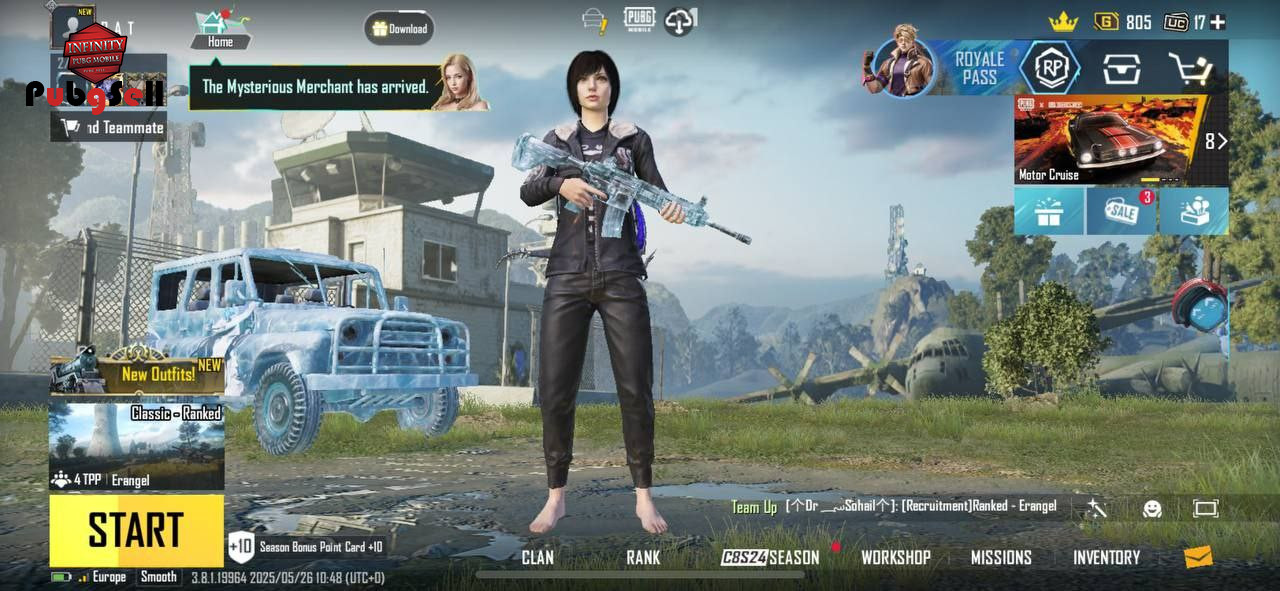
Task: Open the mail envelope icon
Action: tap(1198, 557)
